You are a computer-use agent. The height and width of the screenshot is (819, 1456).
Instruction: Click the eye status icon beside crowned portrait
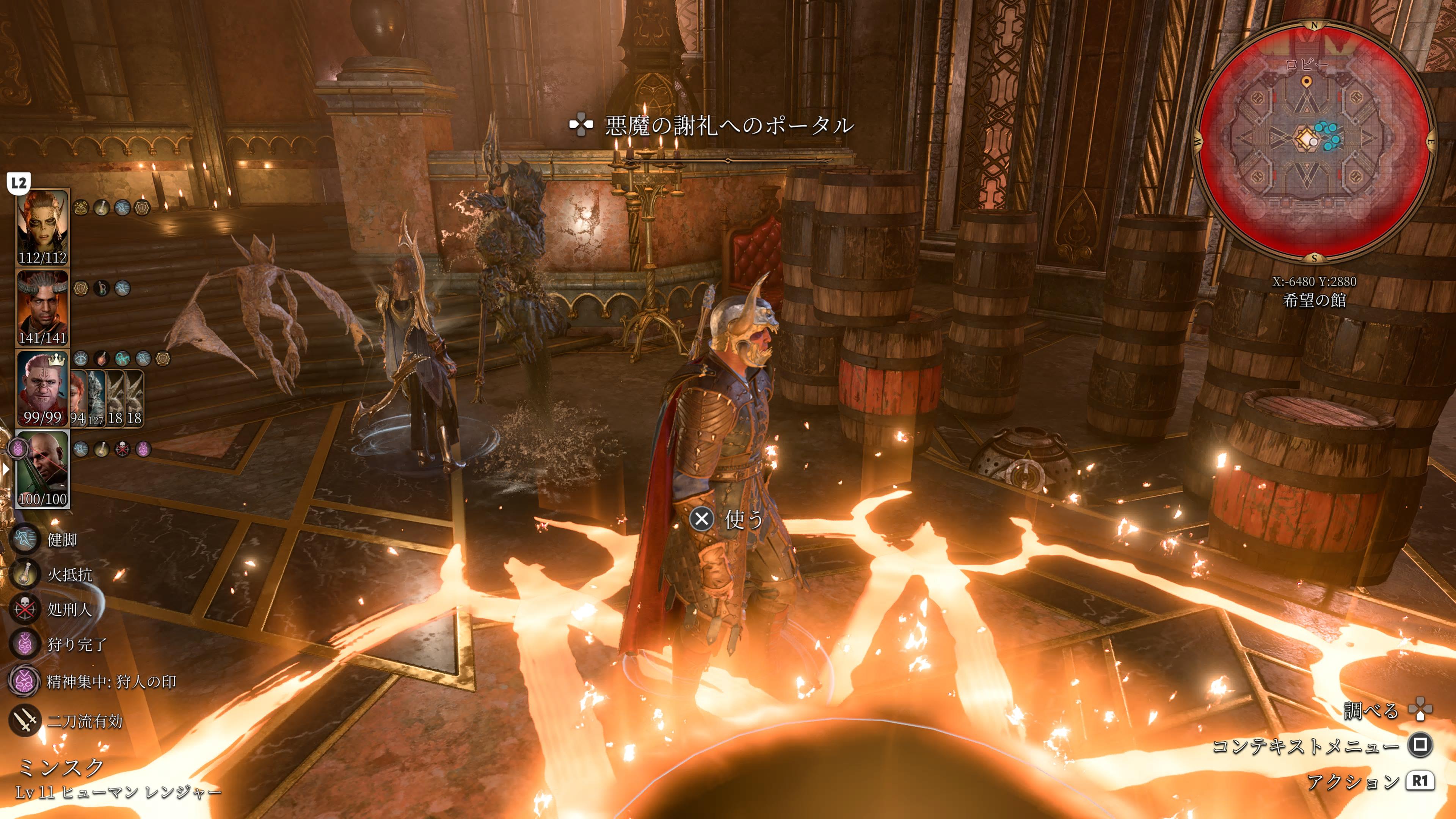click(81, 358)
